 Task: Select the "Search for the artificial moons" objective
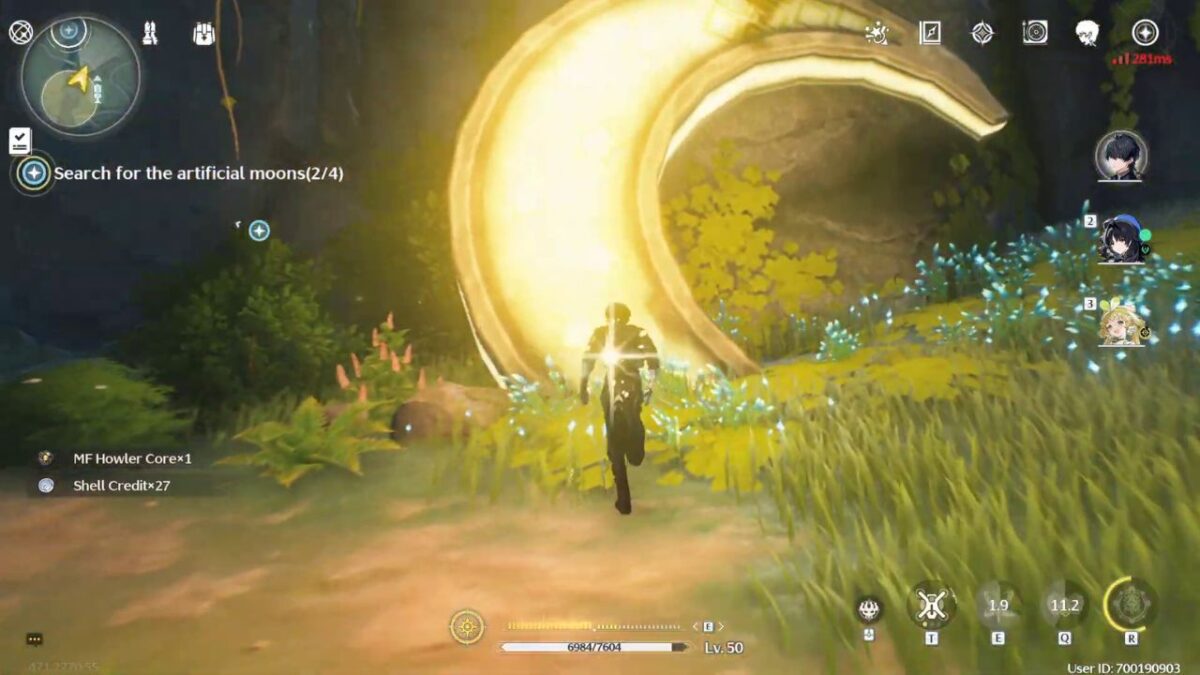tap(198, 173)
